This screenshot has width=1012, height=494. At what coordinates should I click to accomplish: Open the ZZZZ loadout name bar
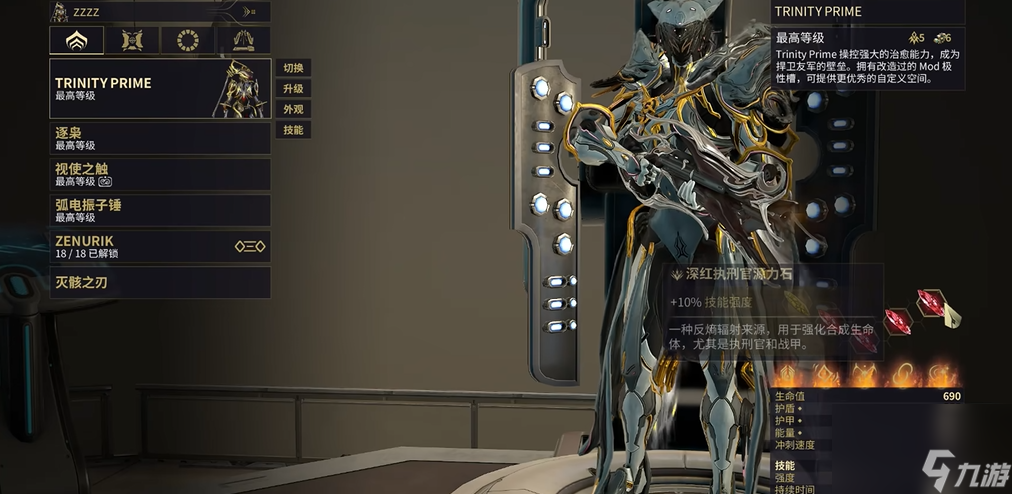160,11
